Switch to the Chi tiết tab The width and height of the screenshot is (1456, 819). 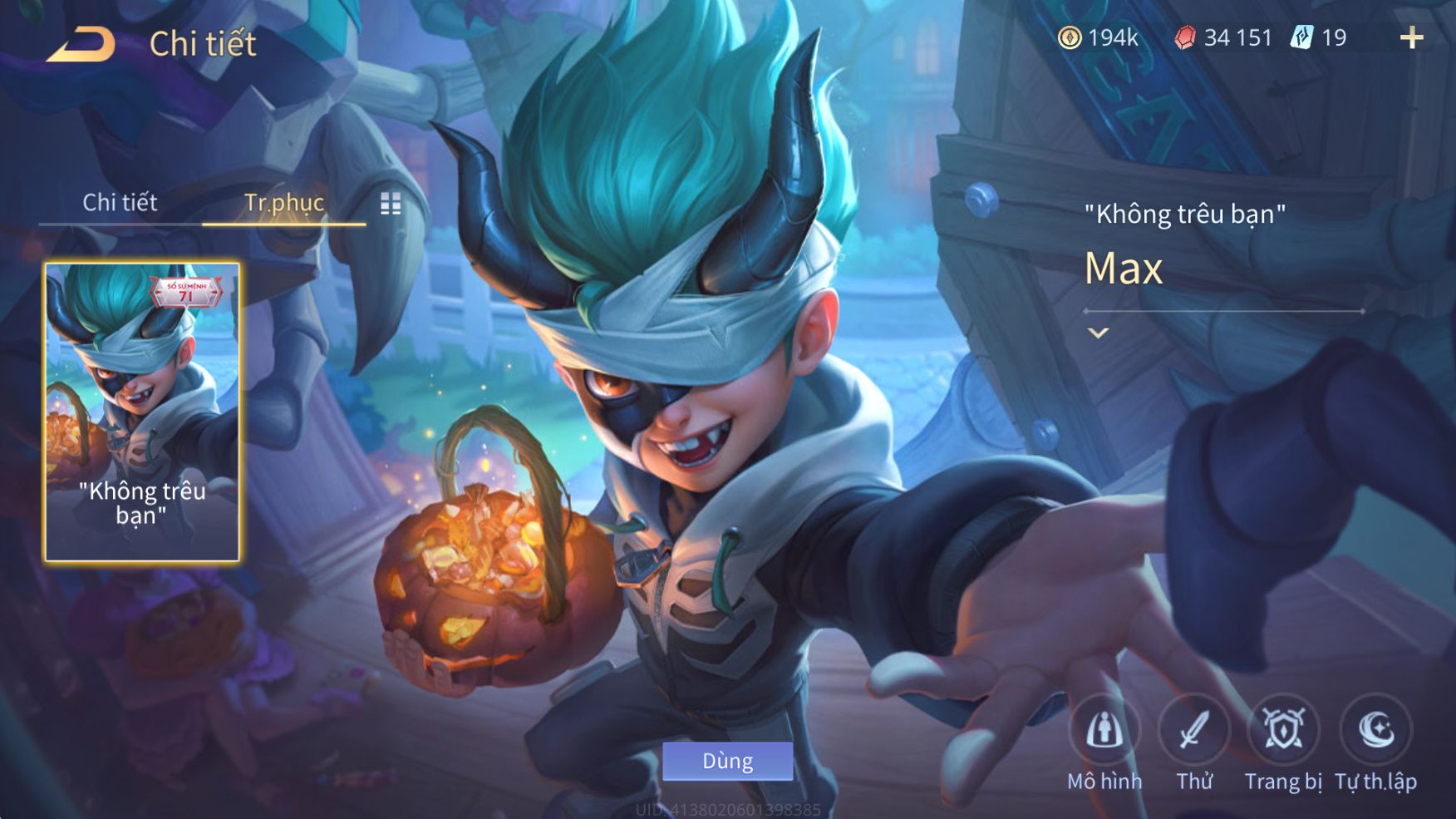[120, 202]
